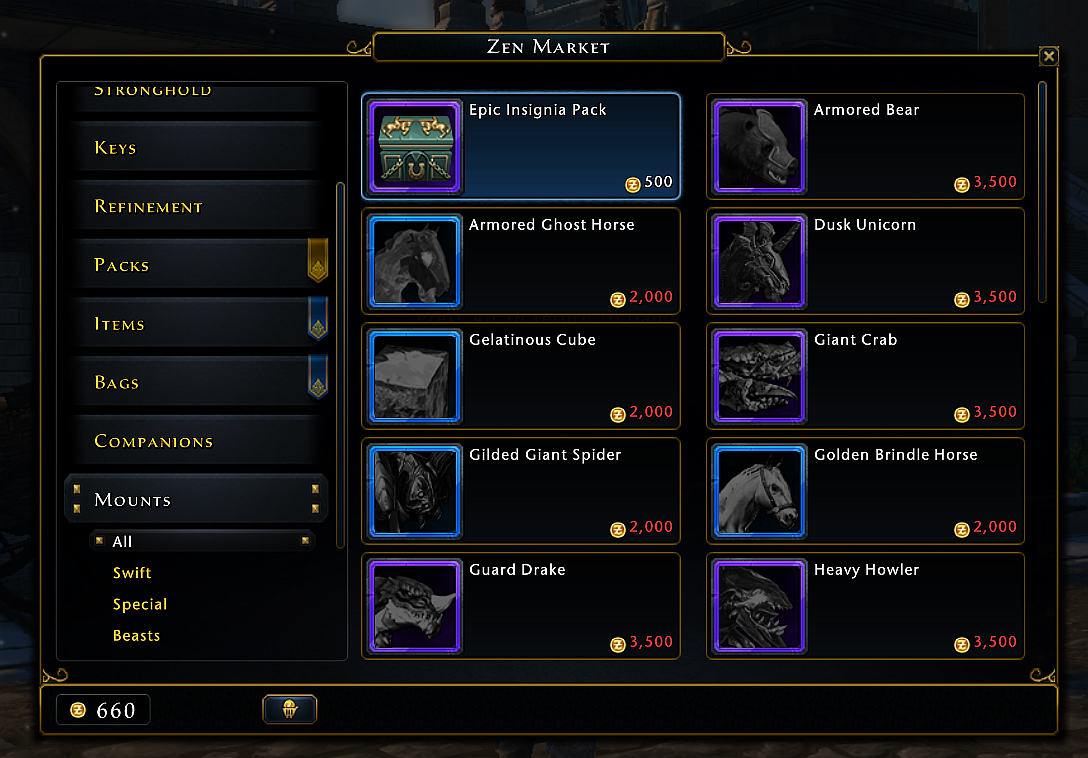Pick the Golden Brindle Horse mount
Viewport: 1088px width, 758px height.
pos(866,491)
